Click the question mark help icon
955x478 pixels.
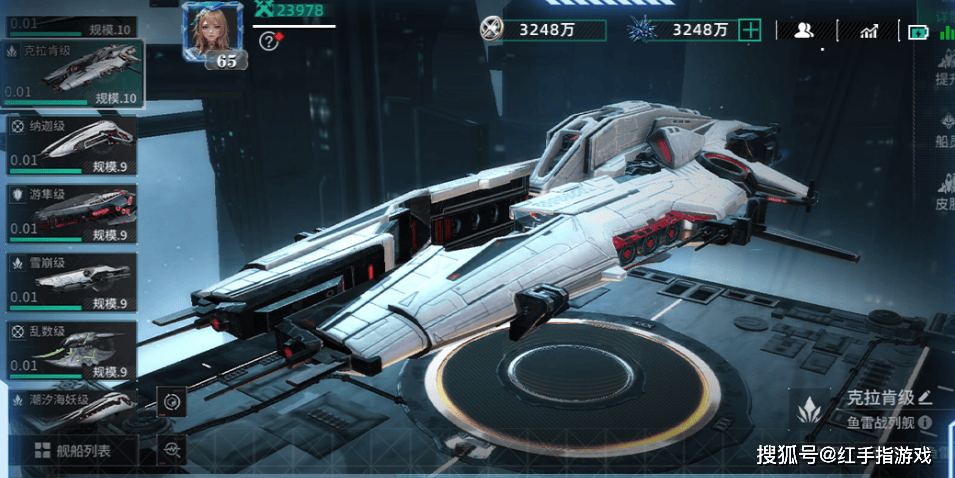pos(268,41)
